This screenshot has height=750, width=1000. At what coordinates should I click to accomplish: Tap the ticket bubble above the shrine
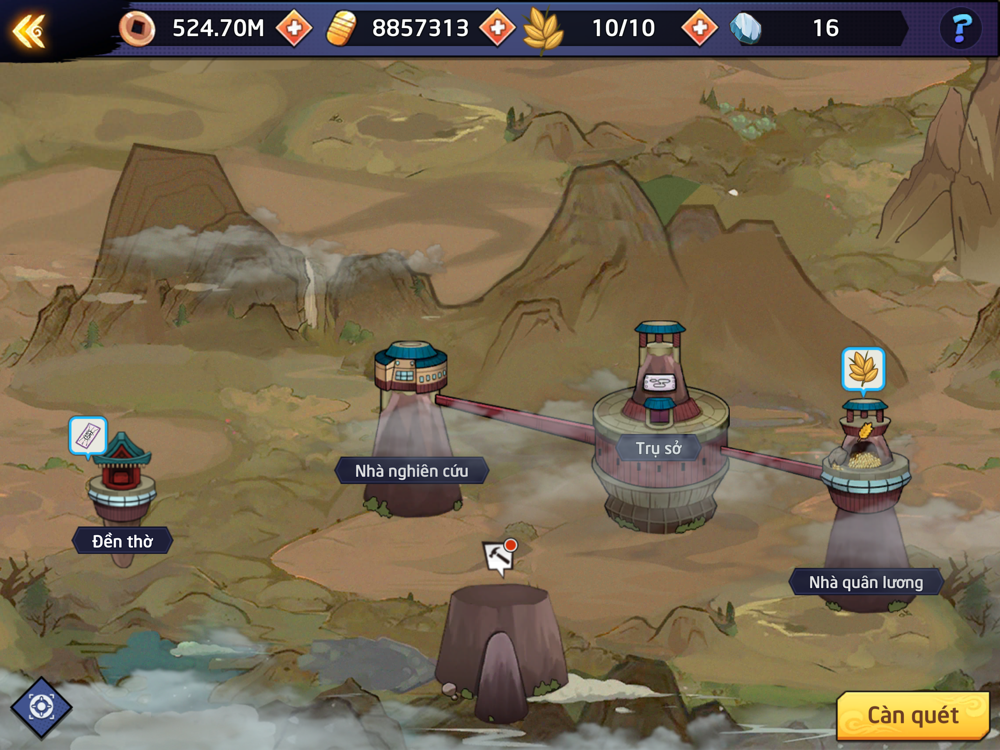coord(88,437)
